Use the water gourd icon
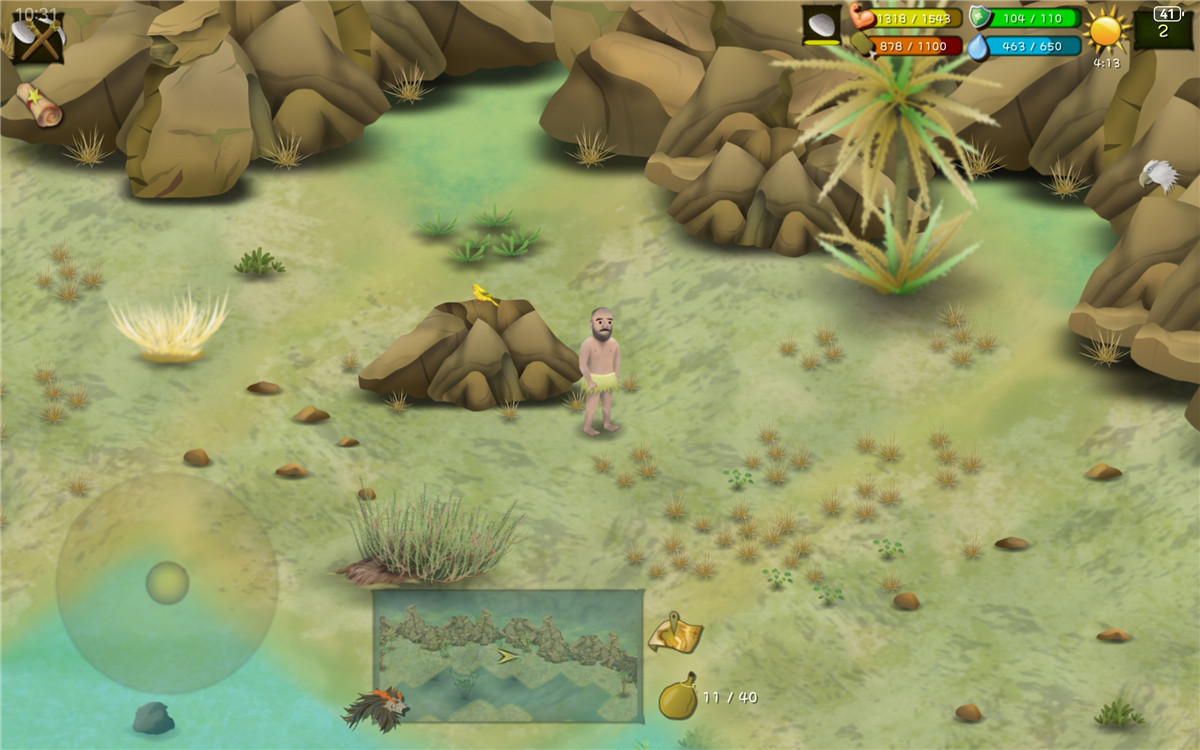 [677, 697]
